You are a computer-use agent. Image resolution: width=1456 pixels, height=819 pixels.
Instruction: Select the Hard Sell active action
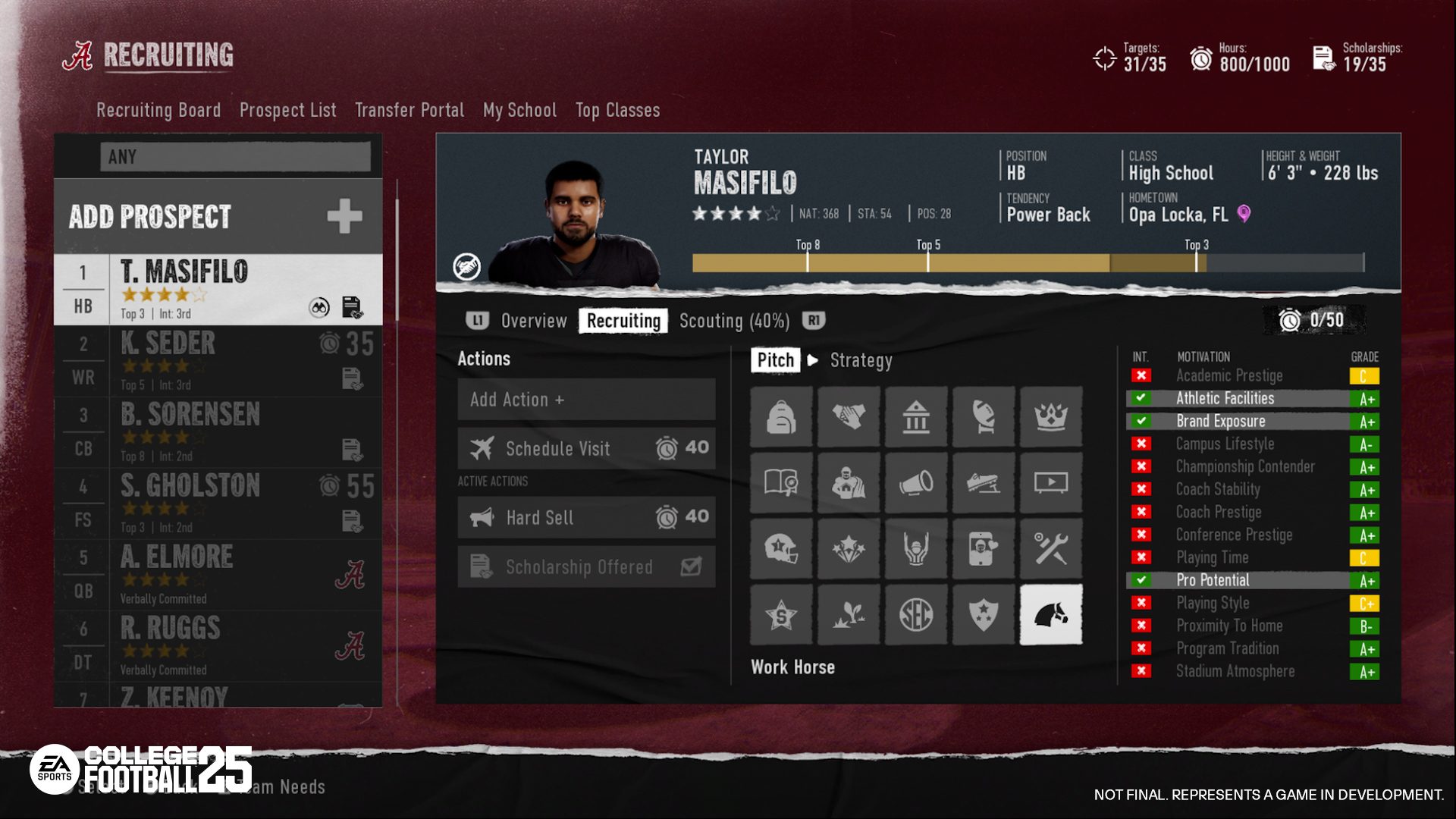(586, 518)
